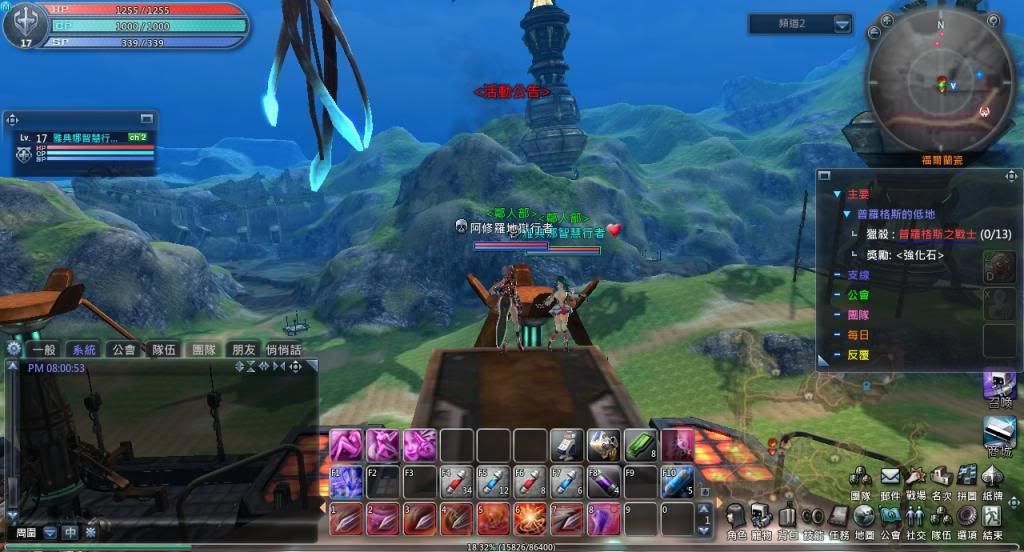Expand the 每日 daily quest category
Image resolution: width=1024 pixels, height=552 pixels.
click(857, 335)
